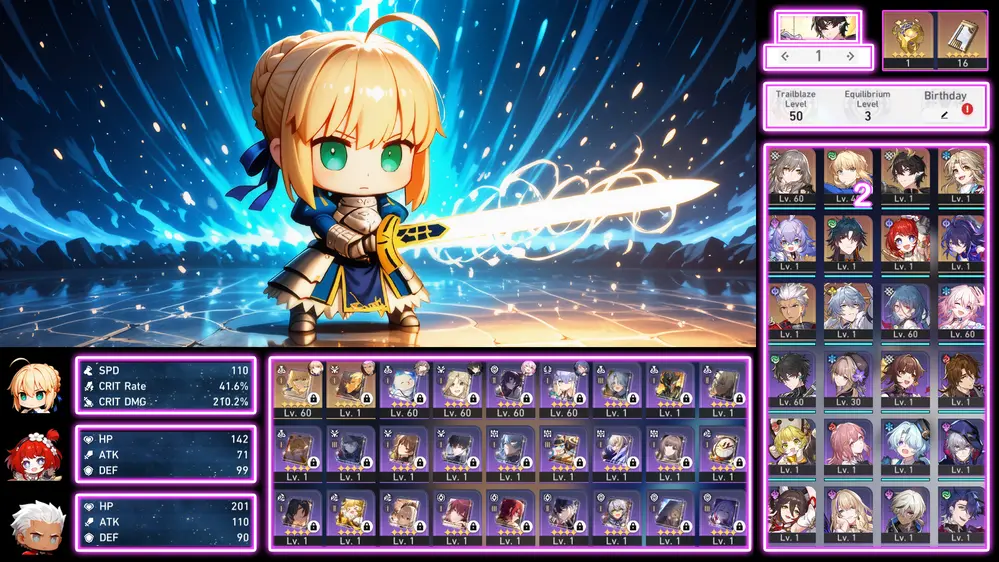The image size is (999, 562).
Task: Select the character portrait at Lv. 30
Action: tap(849, 378)
